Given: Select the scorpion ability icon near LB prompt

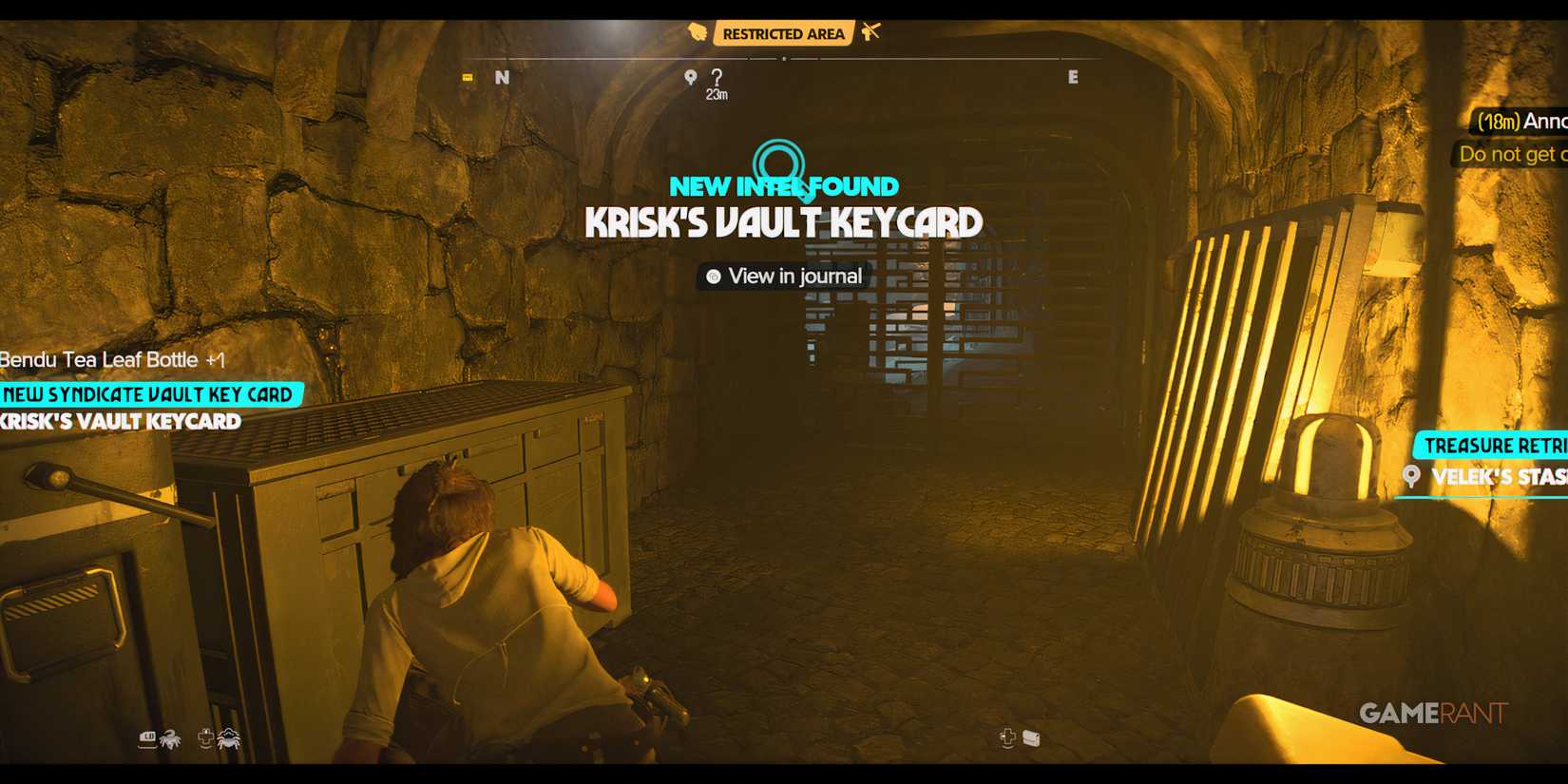Looking at the screenshot, I should point(171,739).
